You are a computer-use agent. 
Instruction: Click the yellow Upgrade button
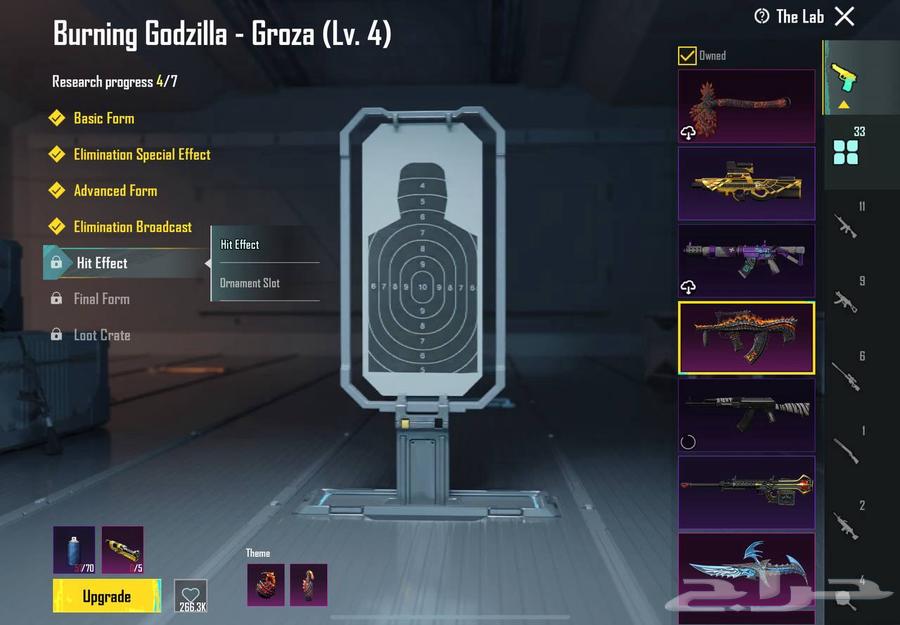(x=106, y=596)
